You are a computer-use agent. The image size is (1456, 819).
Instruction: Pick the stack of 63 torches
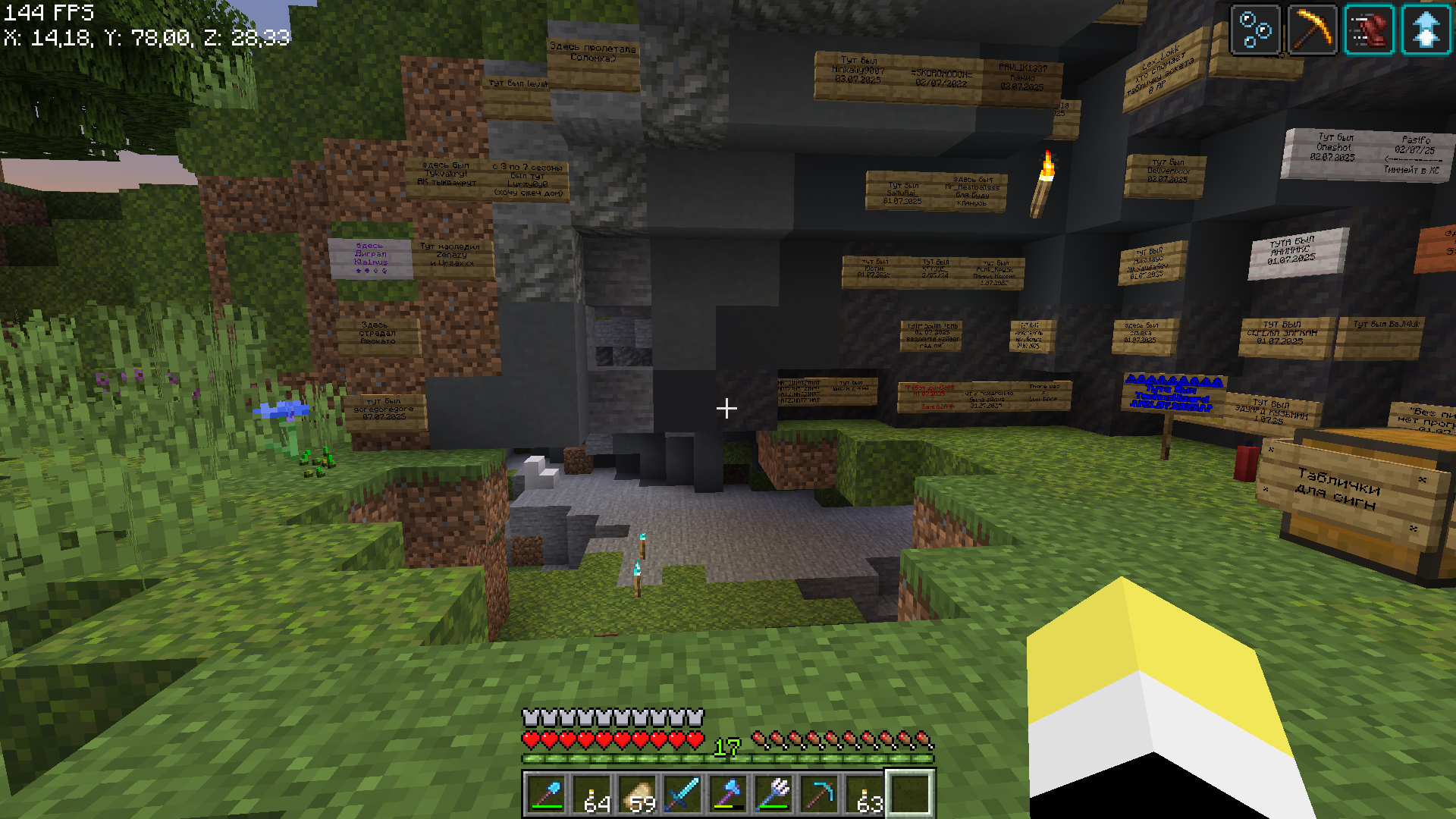click(865, 794)
